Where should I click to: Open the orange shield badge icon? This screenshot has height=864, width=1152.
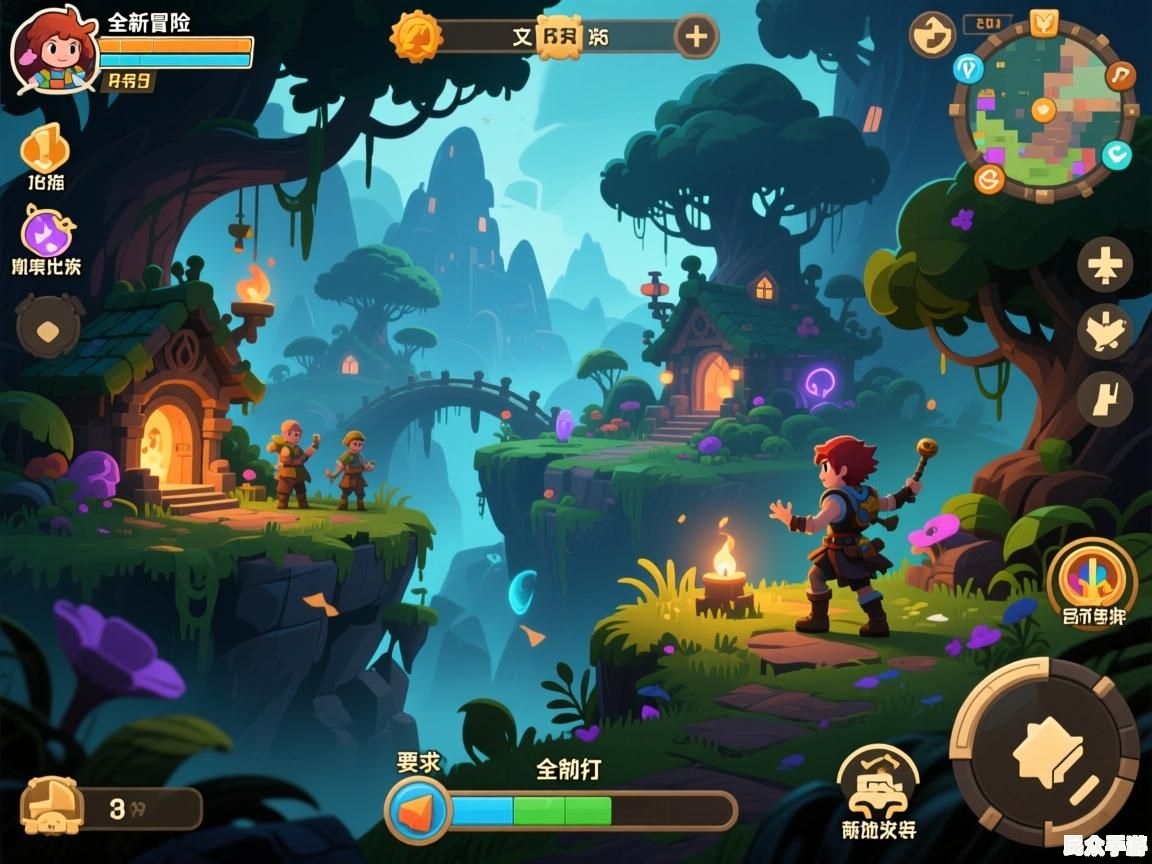pos(45,148)
